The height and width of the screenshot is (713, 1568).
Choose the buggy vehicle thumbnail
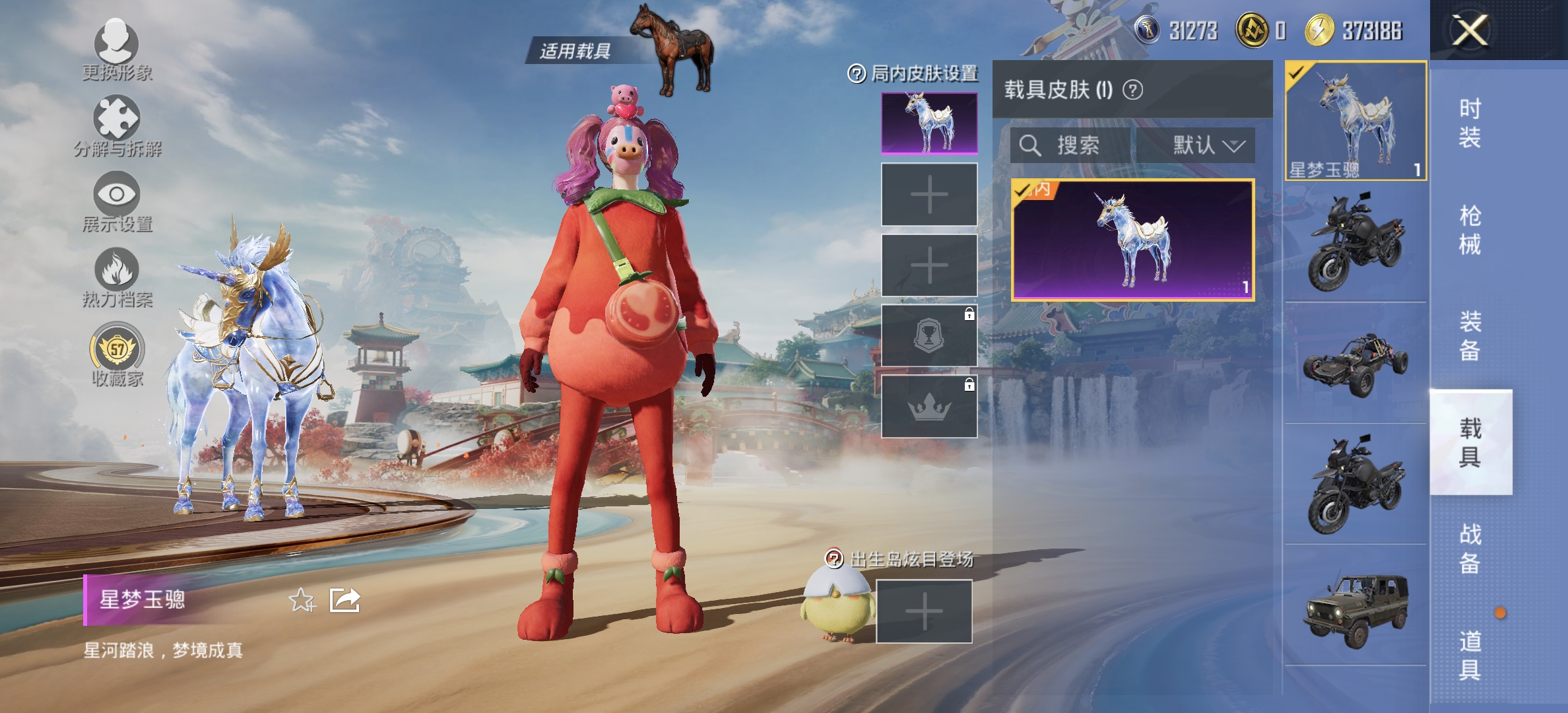click(x=1356, y=363)
